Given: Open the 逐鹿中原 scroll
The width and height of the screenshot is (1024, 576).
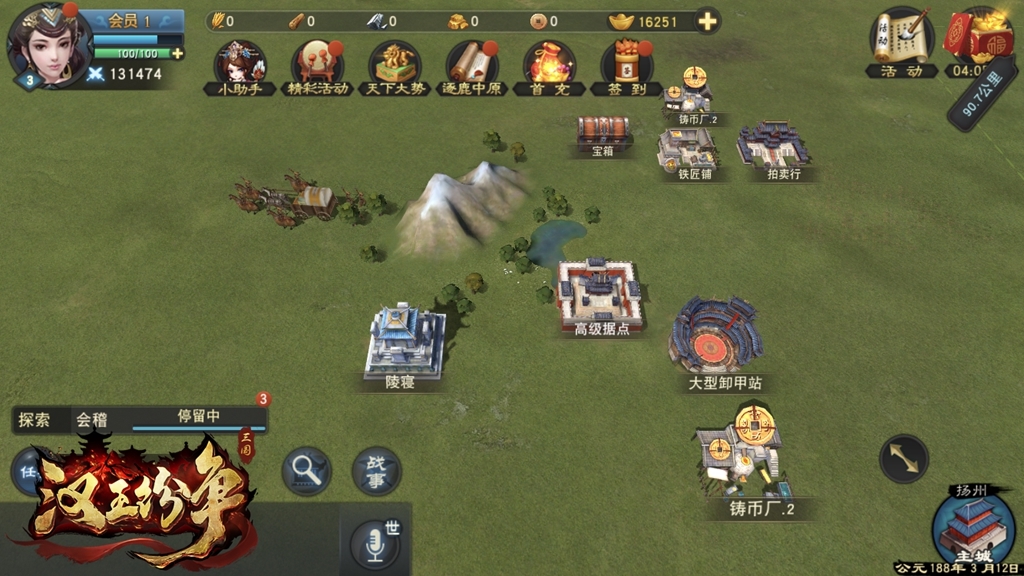Looking at the screenshot, I should tap(471, 66).
